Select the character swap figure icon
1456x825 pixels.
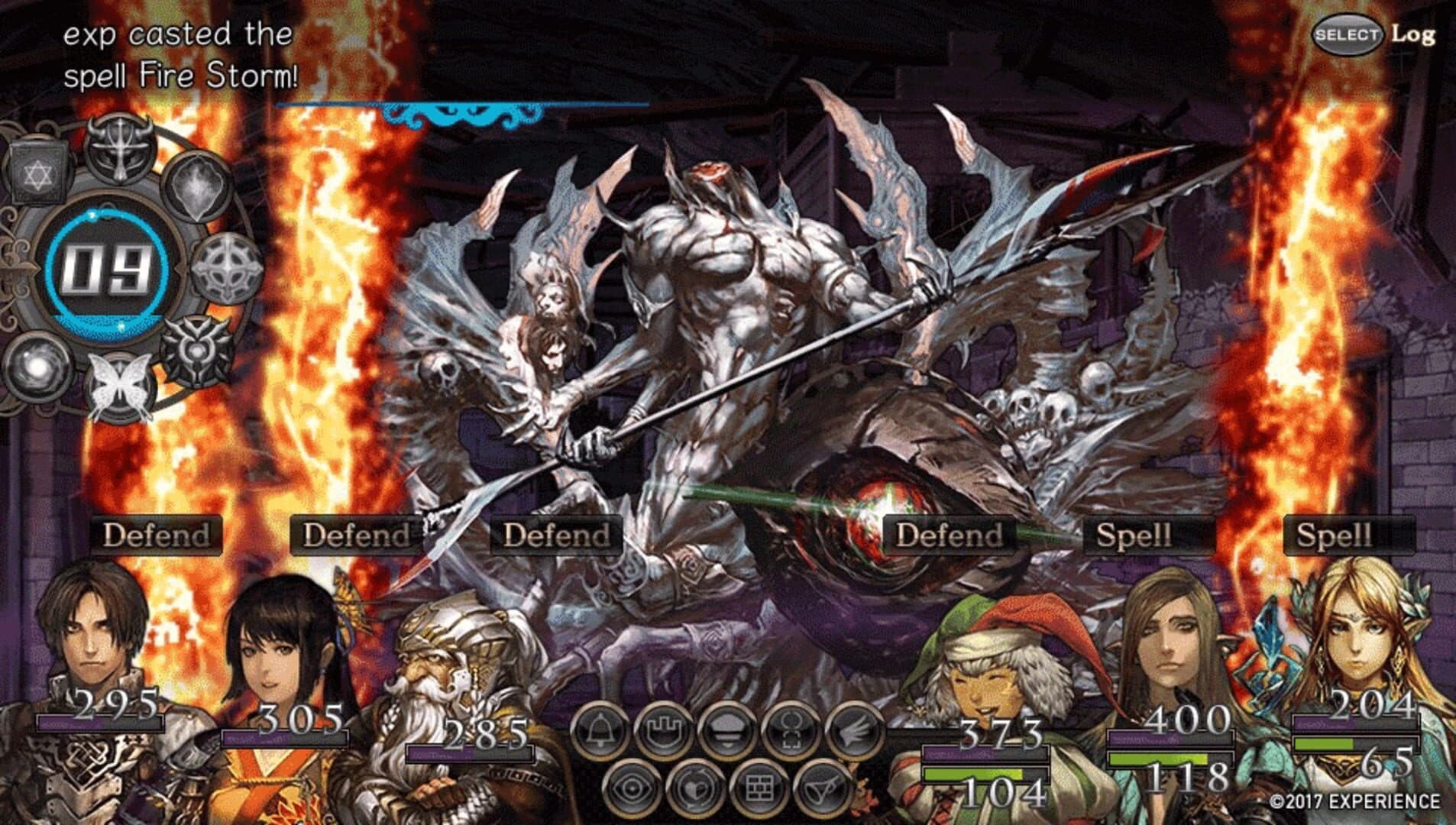[790, 731]
